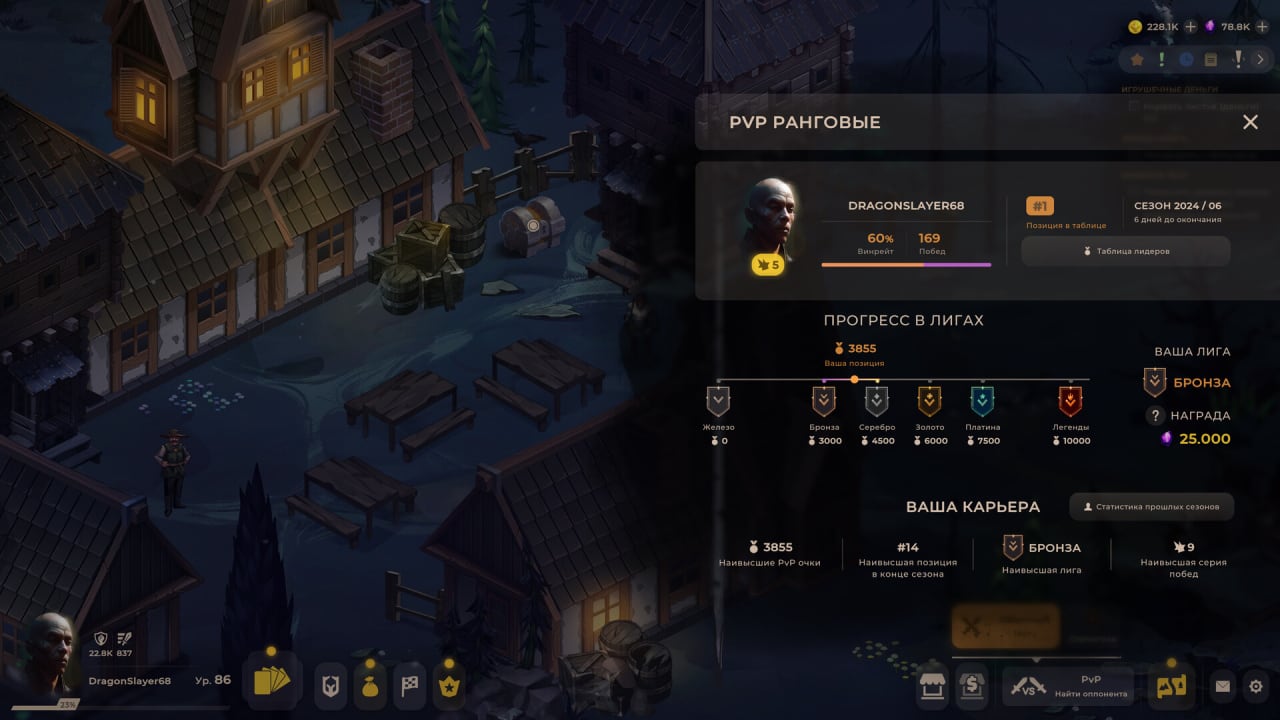
Task: Click the blue clock icon in top toolbar
Action: point(1186,60)
